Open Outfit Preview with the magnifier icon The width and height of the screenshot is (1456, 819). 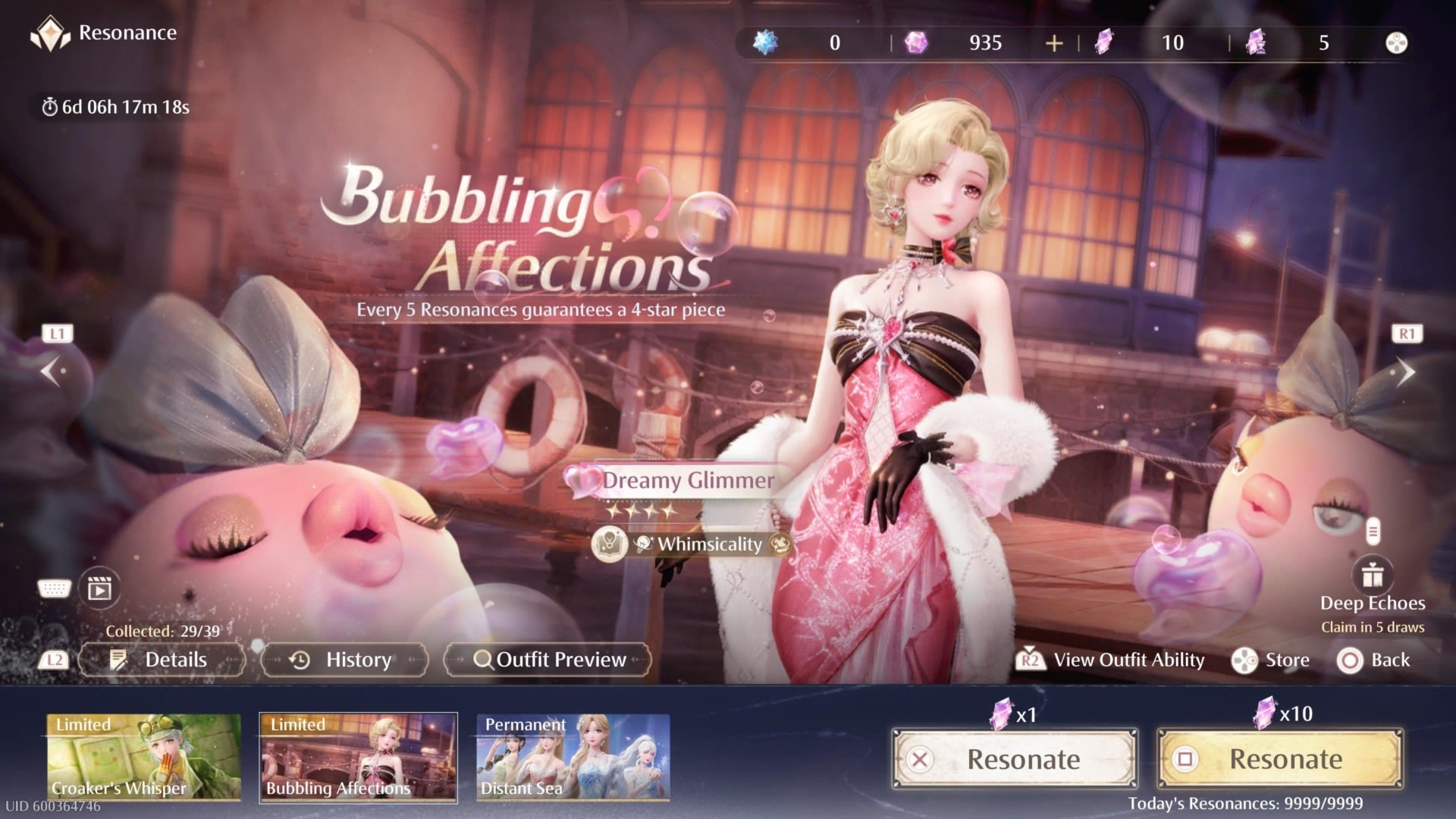tap(482, 660)
